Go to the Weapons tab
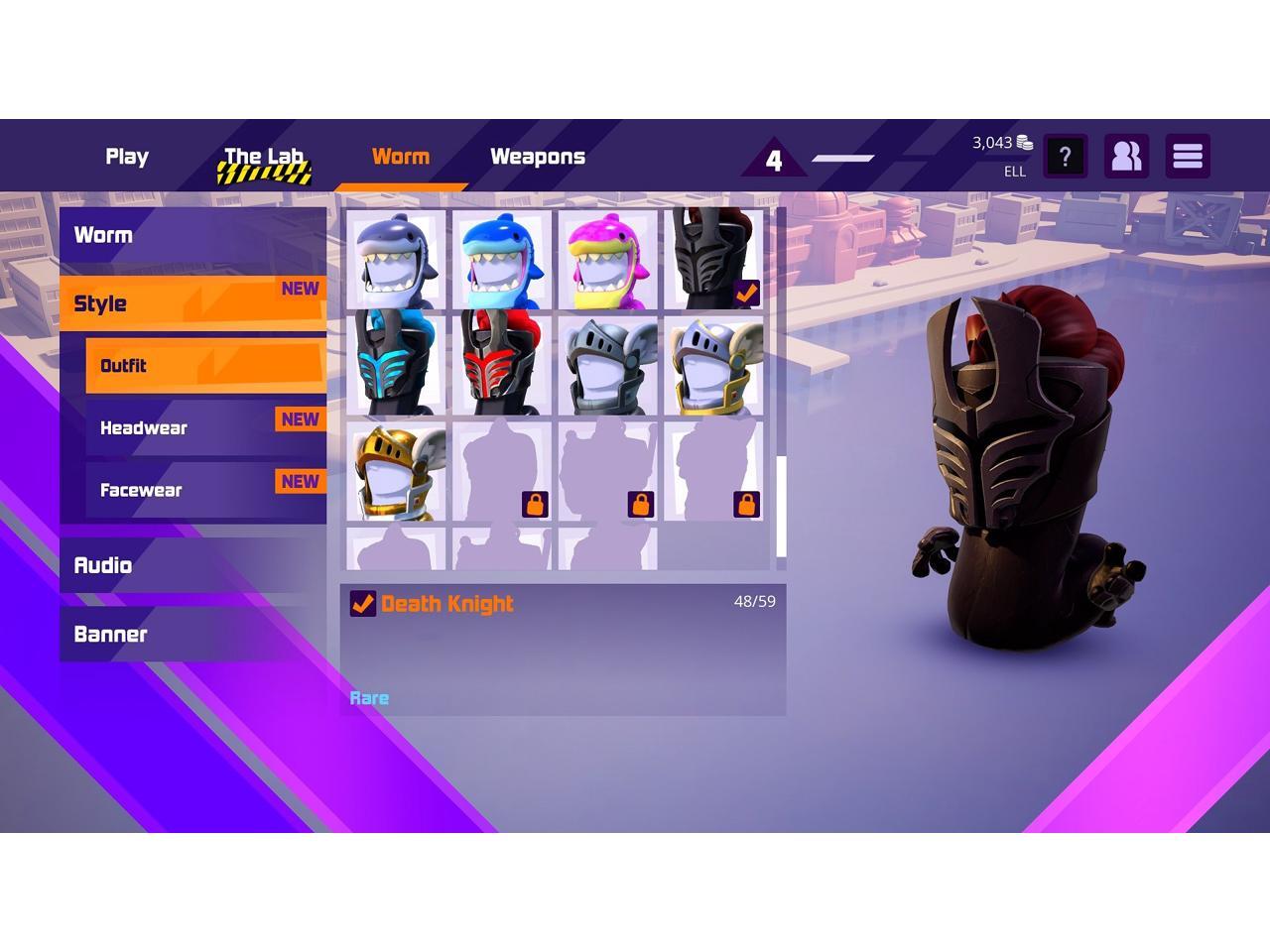This screenshot has width=1270, height=952. [538, 157]
